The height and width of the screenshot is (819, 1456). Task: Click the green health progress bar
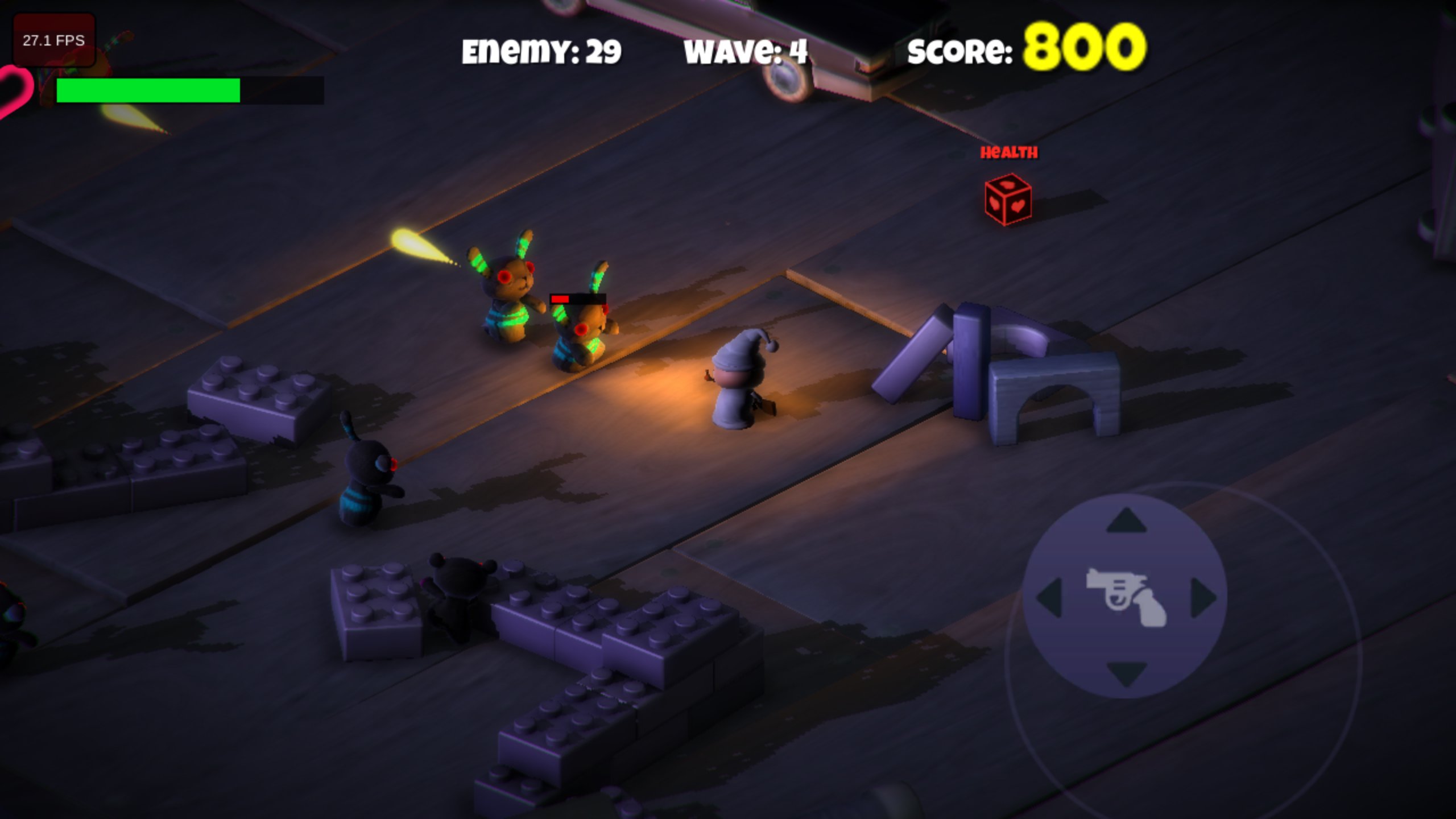[148, 91]
